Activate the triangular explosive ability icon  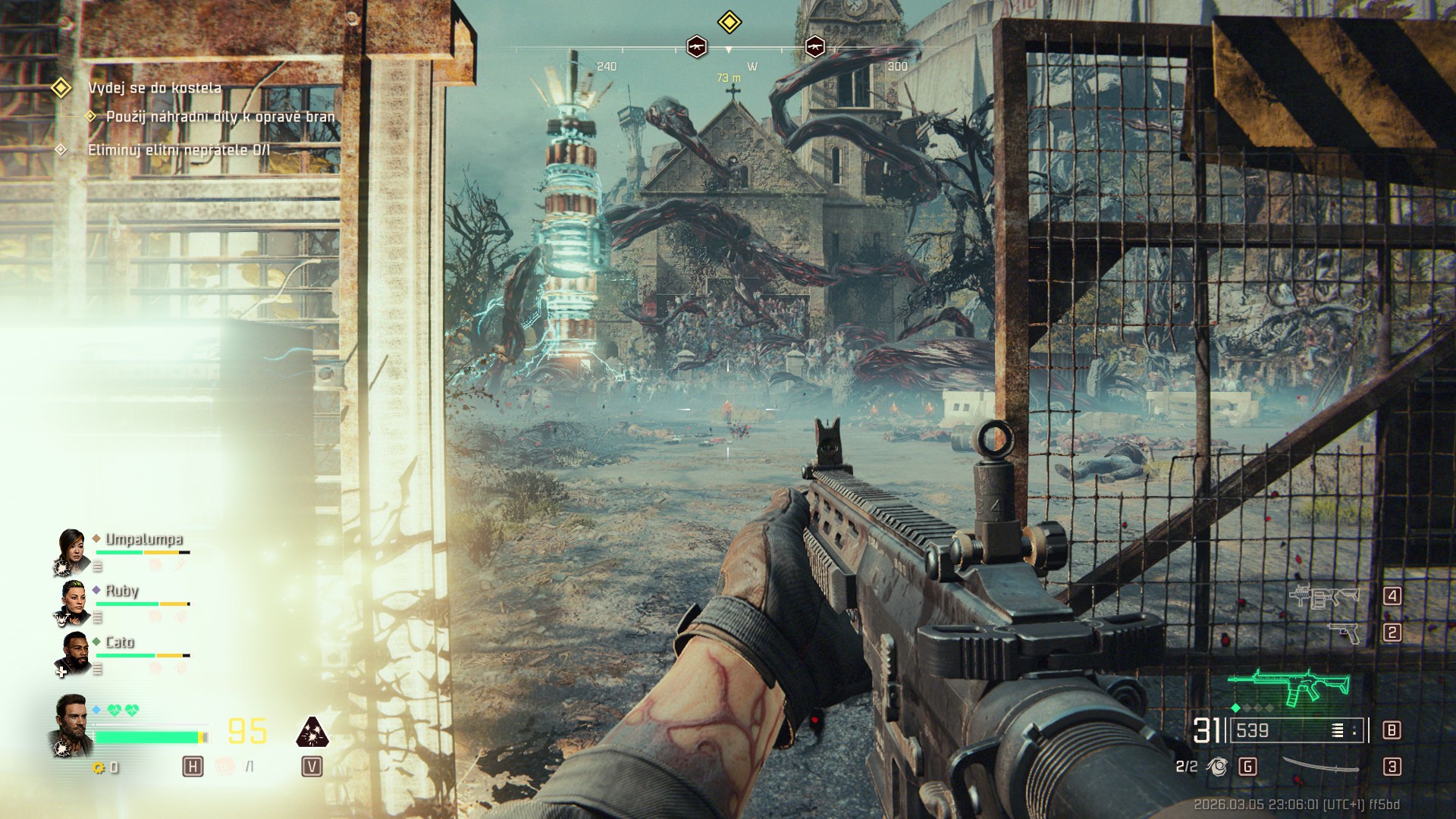pos(312,732)
